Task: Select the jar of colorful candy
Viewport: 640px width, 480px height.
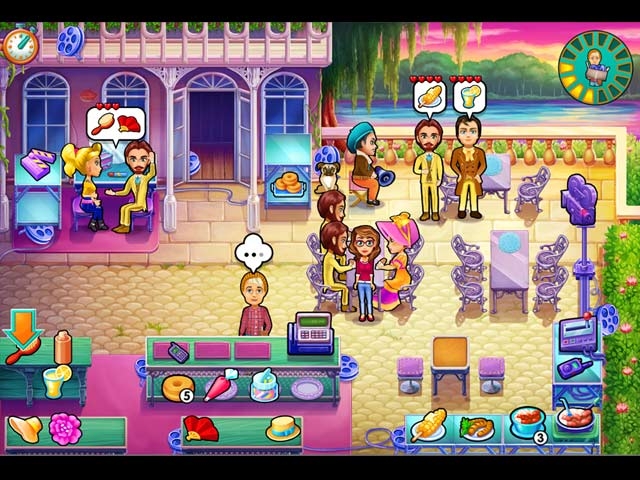Action: coord(264,383)
